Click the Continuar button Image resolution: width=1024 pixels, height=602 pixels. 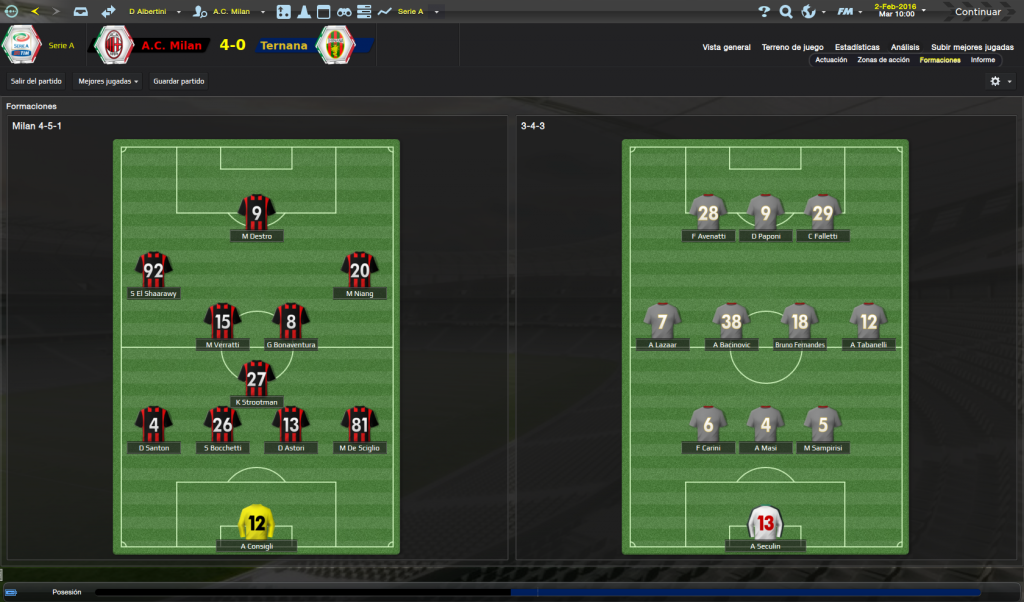pyautogui.click(x=977, y=12)
